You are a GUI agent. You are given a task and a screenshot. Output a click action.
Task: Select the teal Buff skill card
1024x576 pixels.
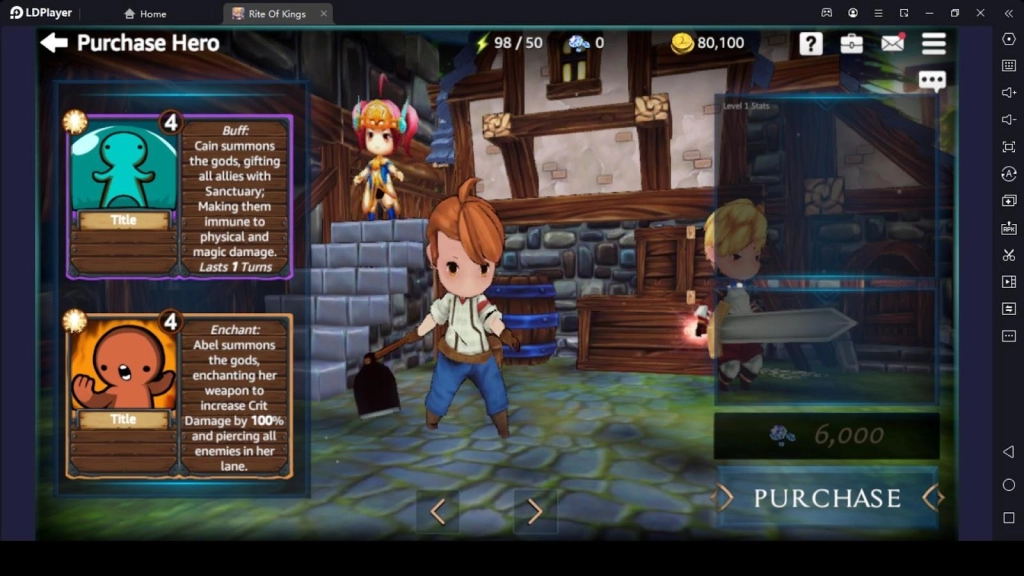180,196
